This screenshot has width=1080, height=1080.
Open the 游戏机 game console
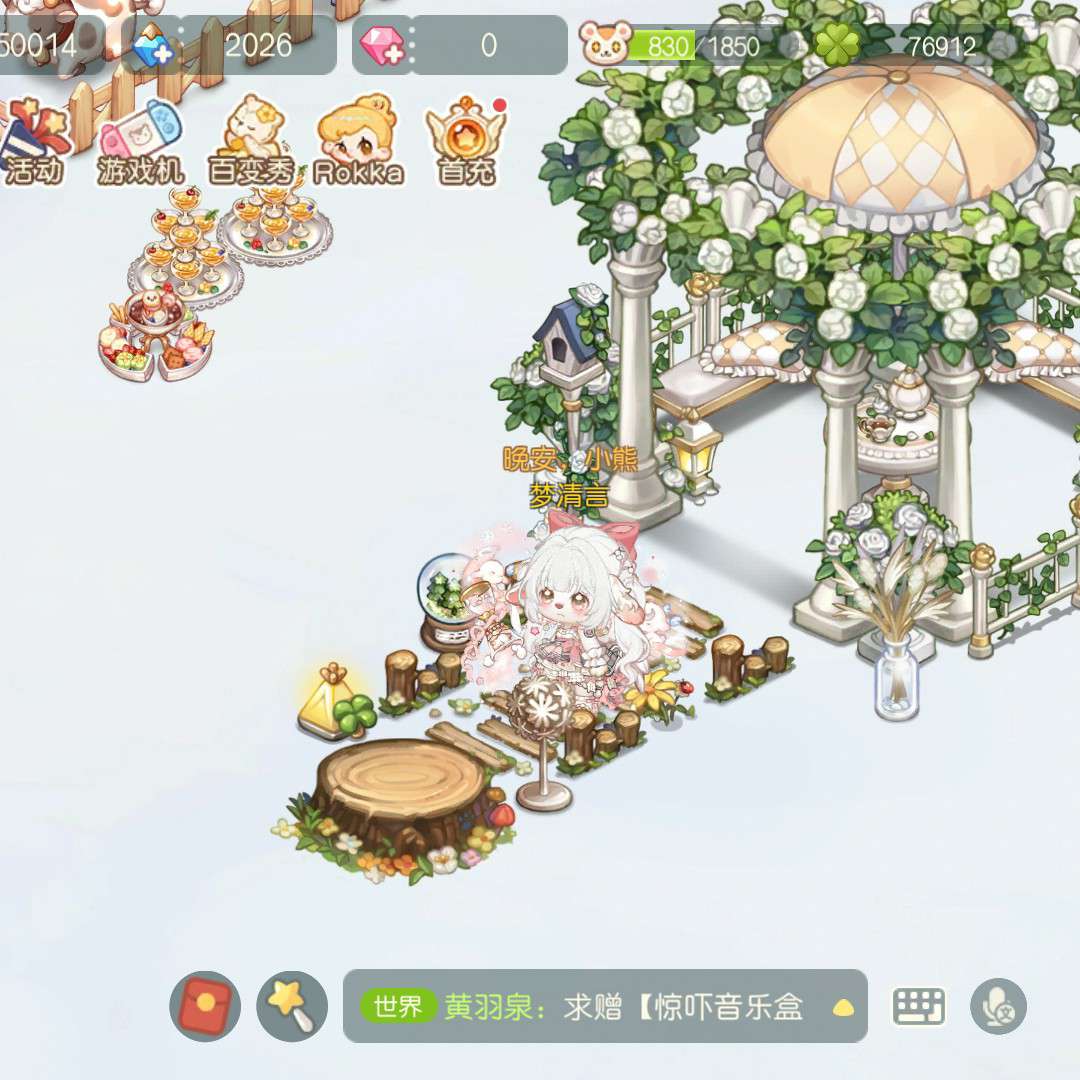140,140
